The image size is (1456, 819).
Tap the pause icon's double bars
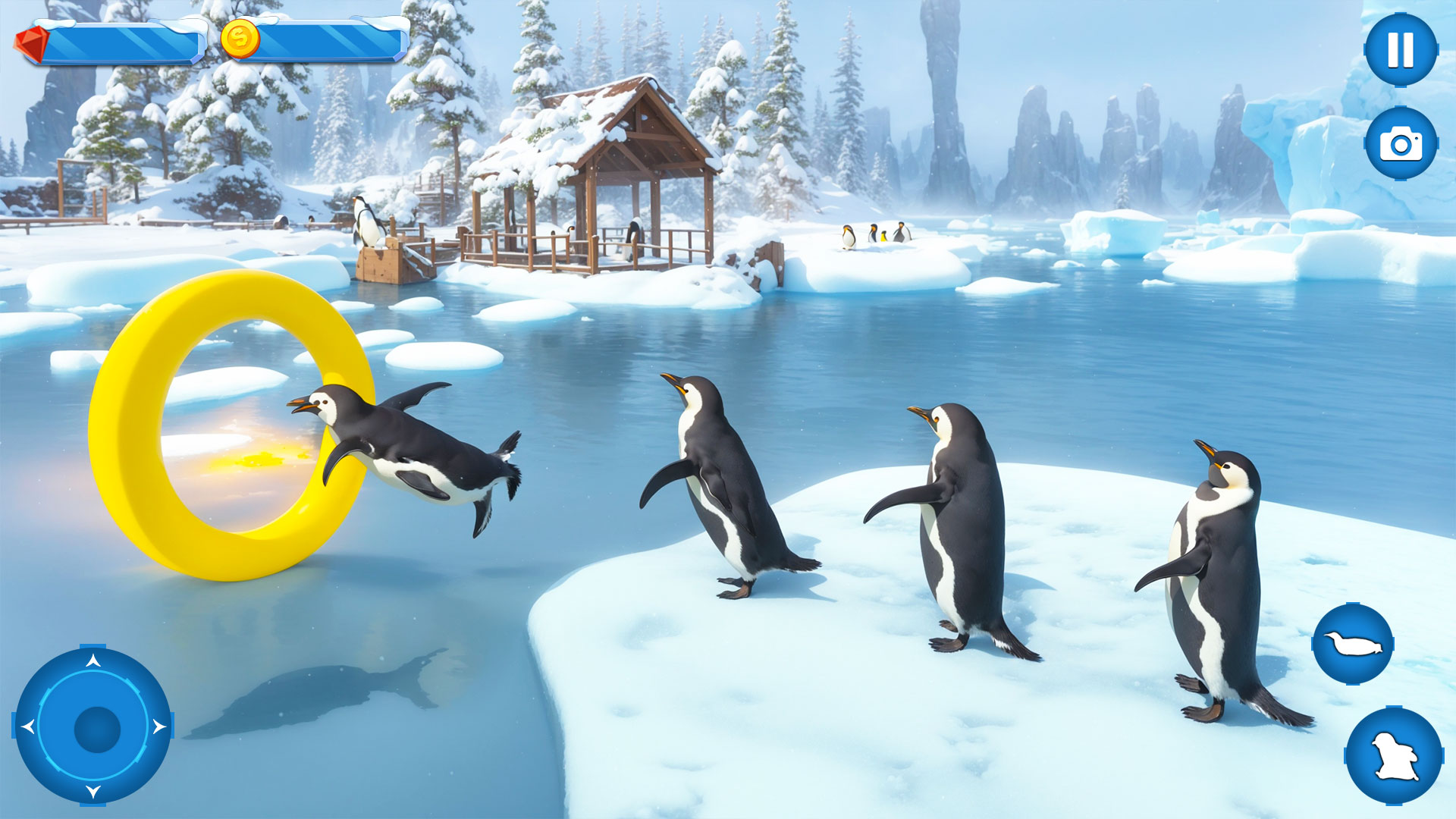tap(1401, 51)
